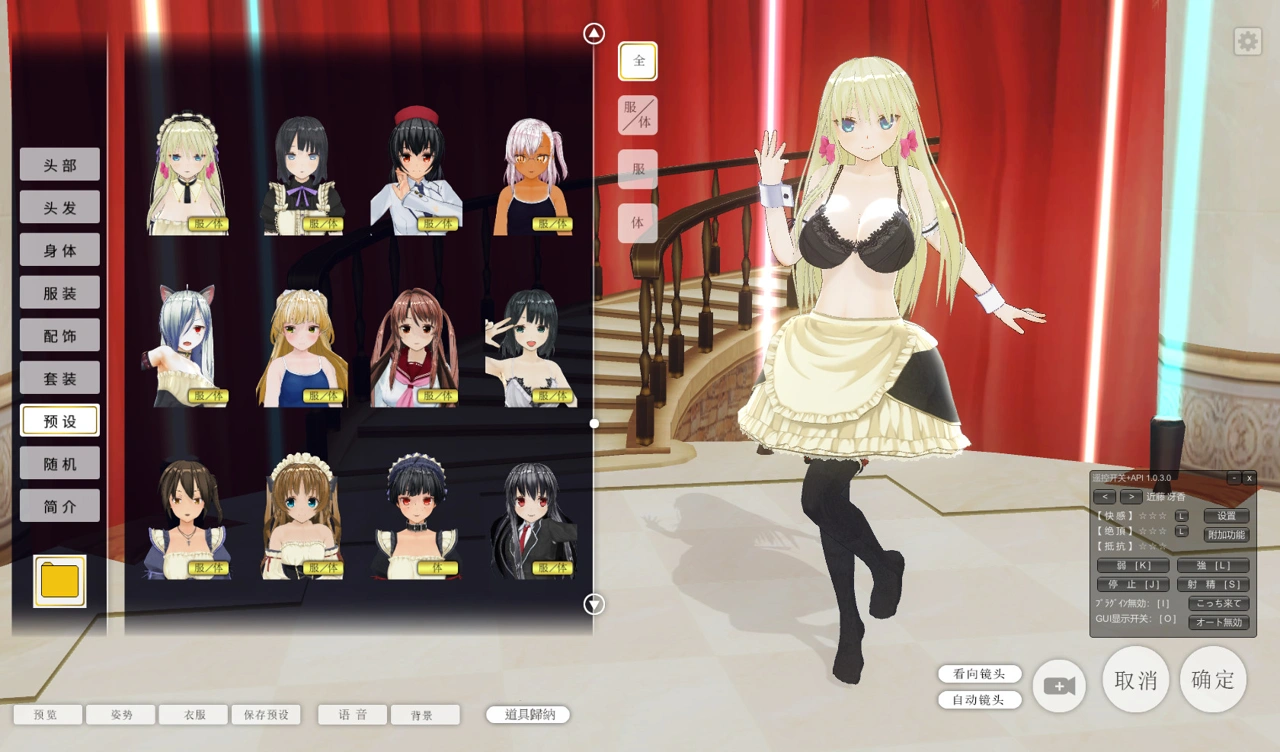This screenshot has width=1280, height=752.
Task: Select the red beret black-haired preset thumbnail
Action: (x=416, y=170)
